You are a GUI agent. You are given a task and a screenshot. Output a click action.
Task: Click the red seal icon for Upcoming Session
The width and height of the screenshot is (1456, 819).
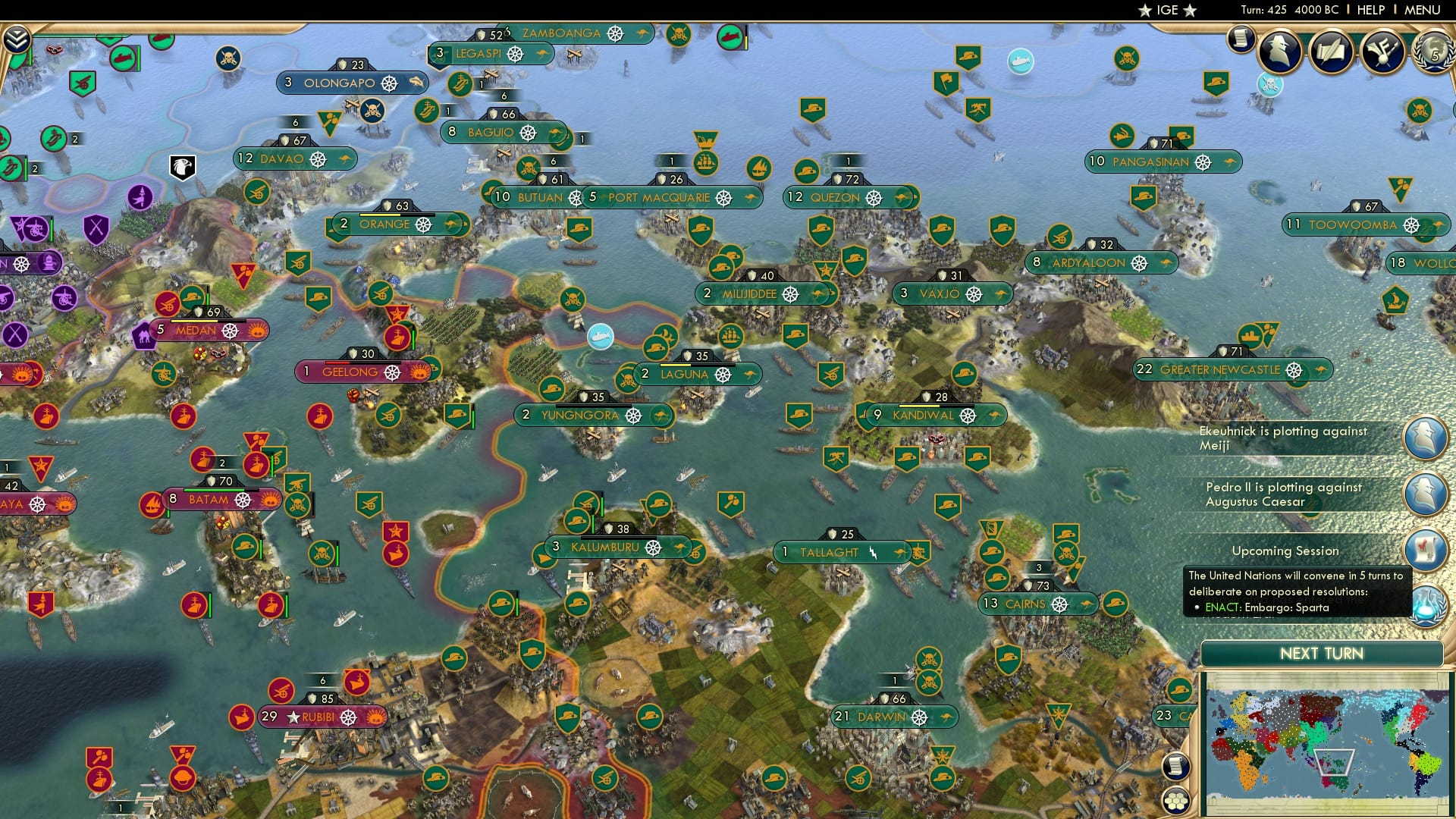1426,551
